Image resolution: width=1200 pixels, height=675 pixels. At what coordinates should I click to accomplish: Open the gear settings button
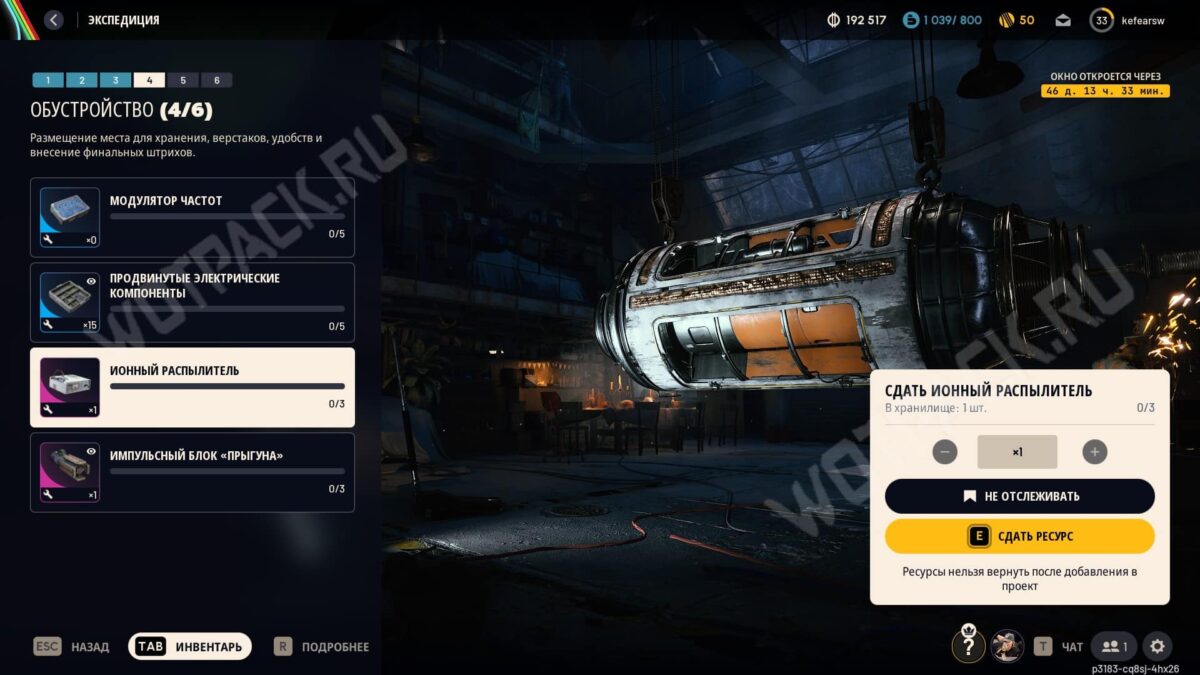[1157, 647]
